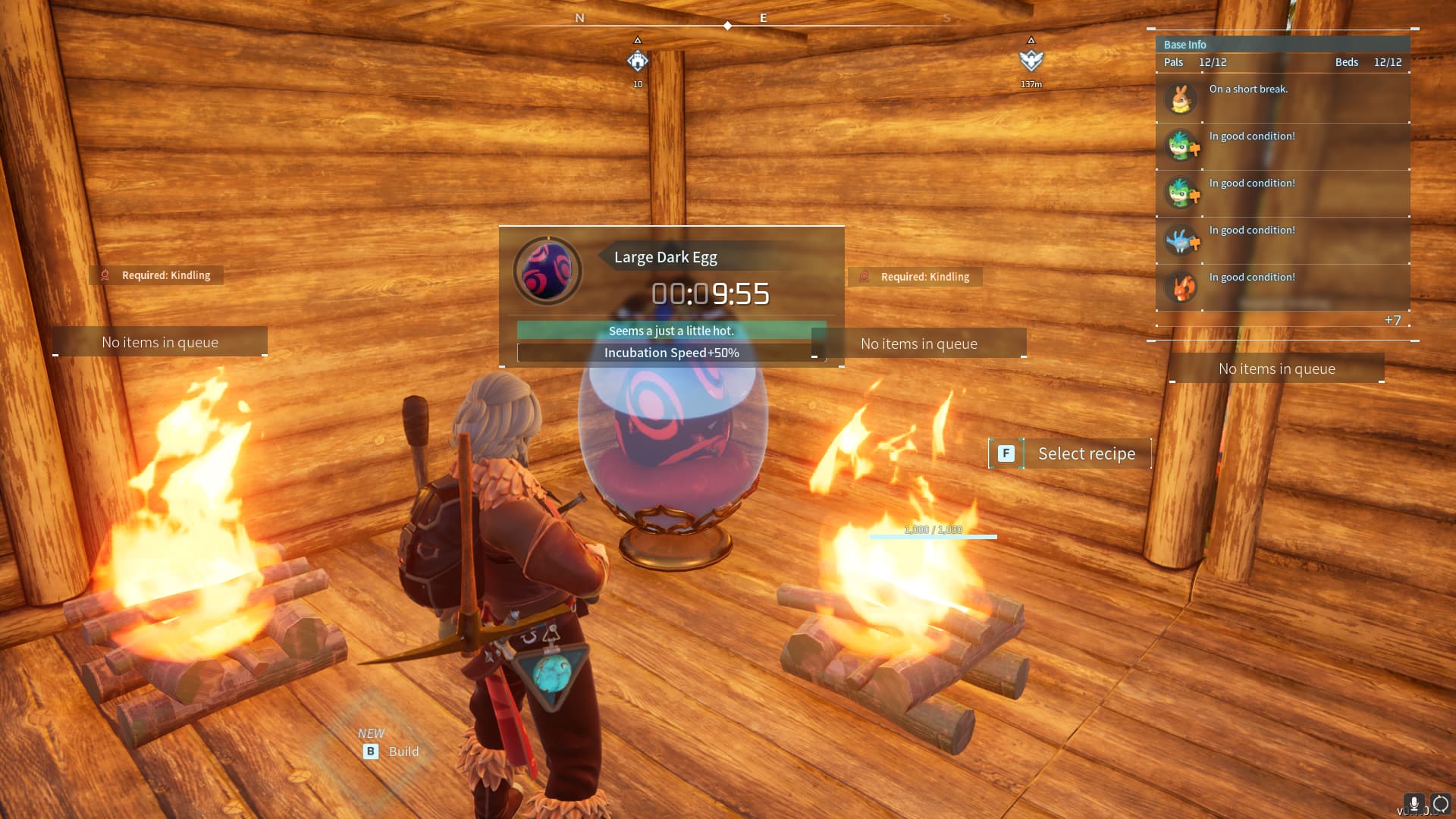Toggle the microphone icon
The height and width of the screenshot is (819, 1456).
coord(1414,804)
